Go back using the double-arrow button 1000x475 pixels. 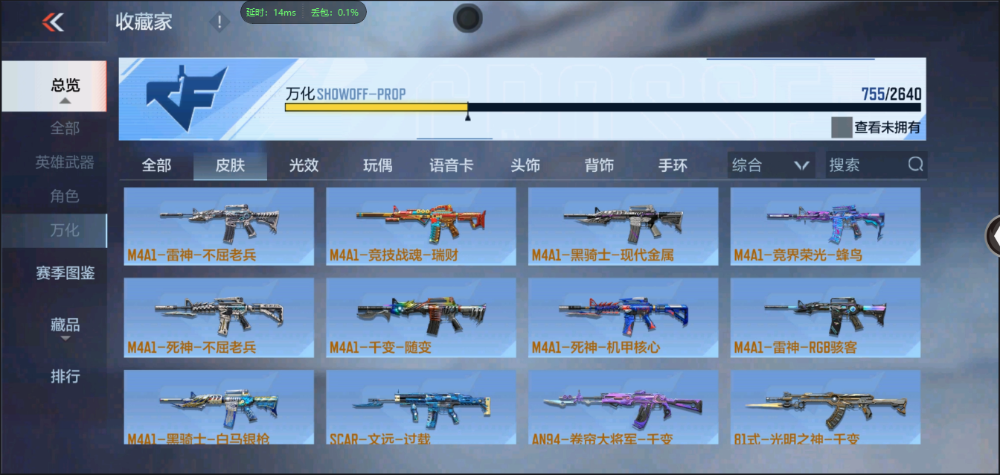(53, 22)
